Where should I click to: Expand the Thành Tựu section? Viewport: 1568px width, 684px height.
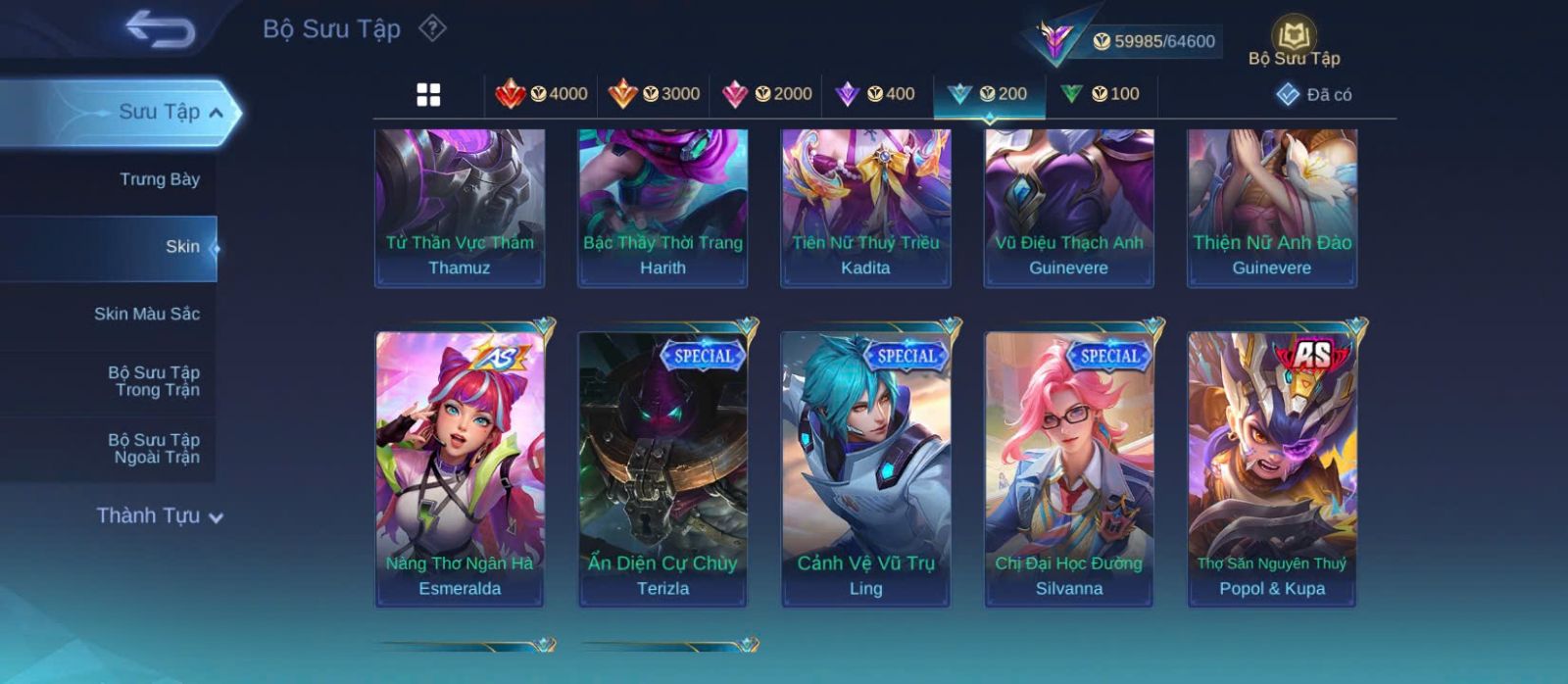[x=160, y=515]
